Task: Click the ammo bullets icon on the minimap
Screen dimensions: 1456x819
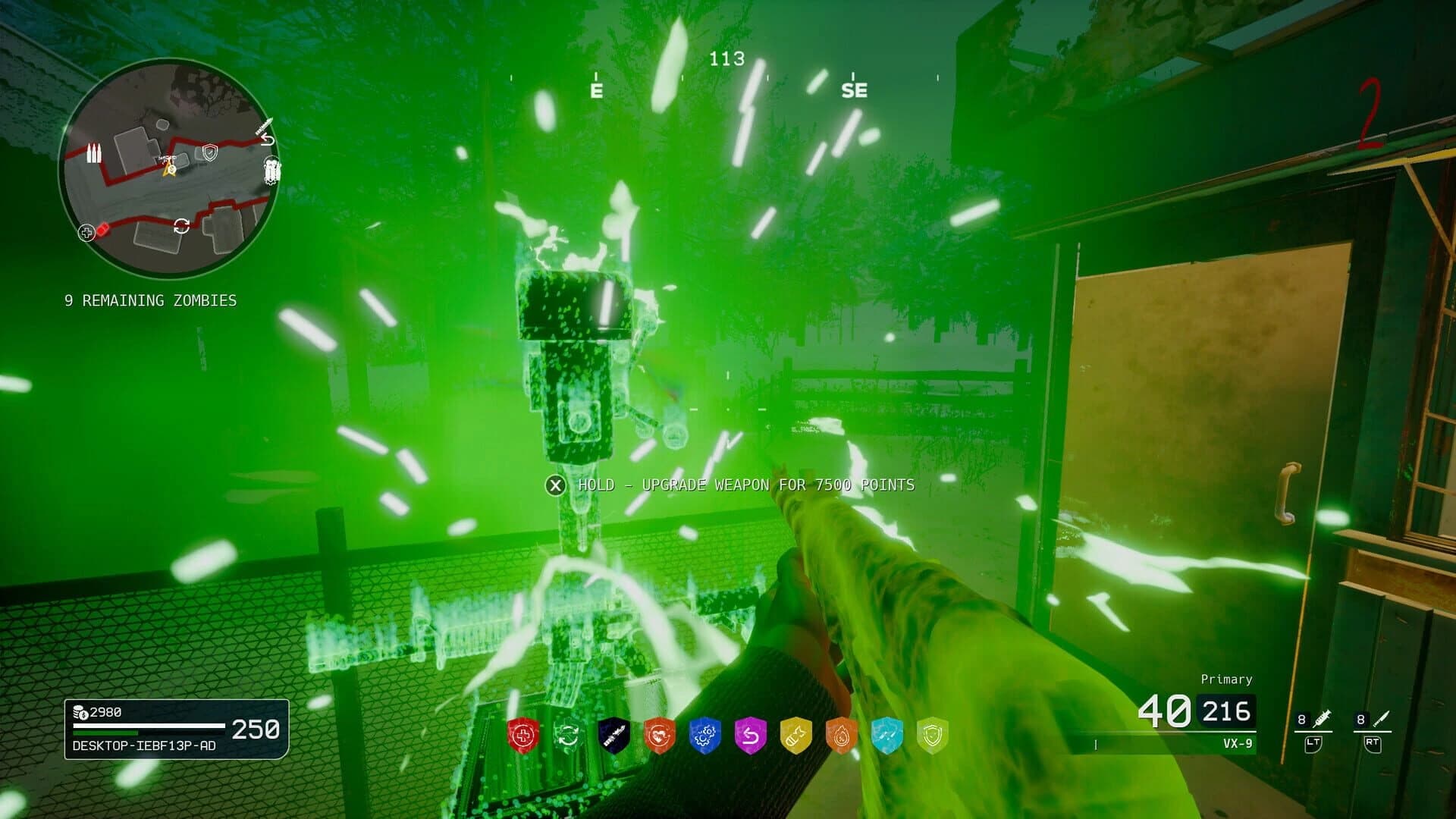Action: coord(94,153)
